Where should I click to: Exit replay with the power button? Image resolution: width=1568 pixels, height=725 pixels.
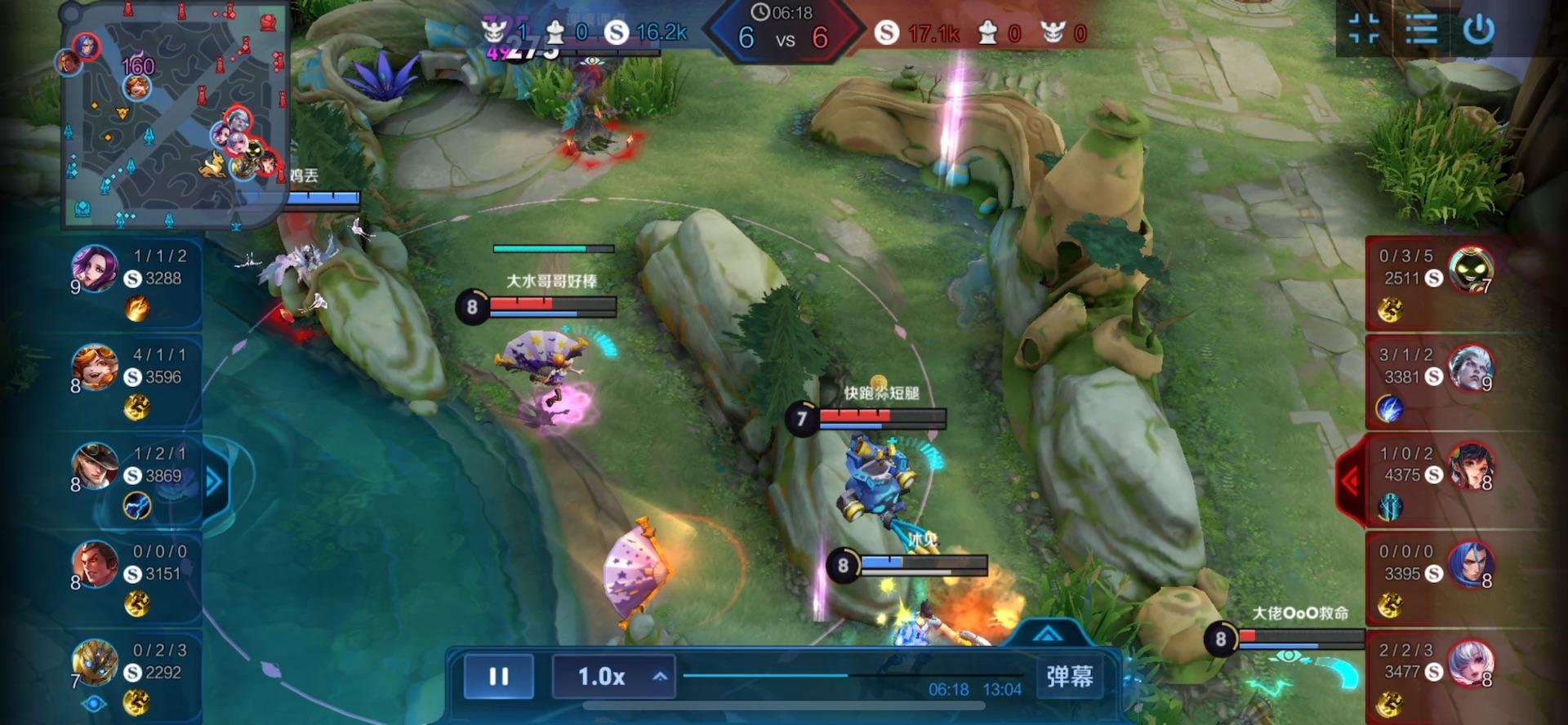point(1479,30)
